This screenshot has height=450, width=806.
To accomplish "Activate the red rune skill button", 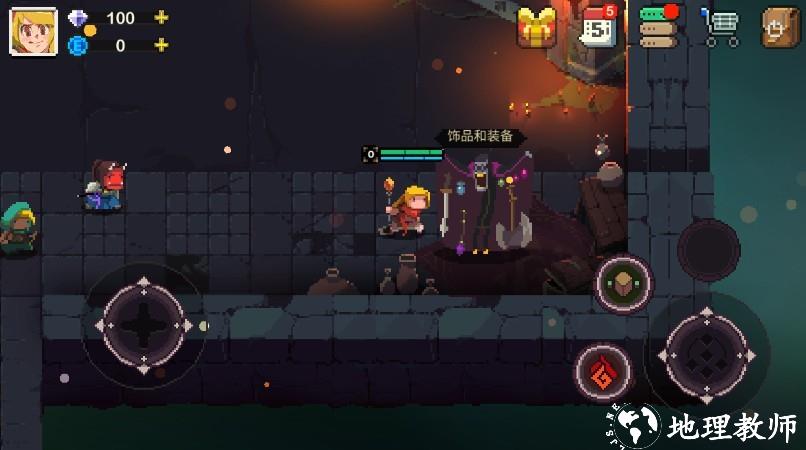I will 603,372.
